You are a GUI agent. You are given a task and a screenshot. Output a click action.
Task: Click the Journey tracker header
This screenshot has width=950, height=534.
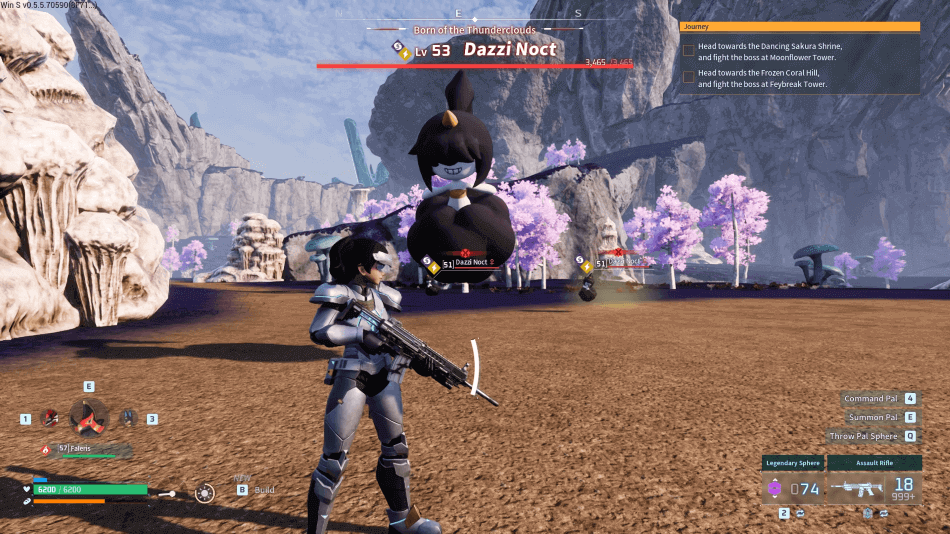pos(799,27)
